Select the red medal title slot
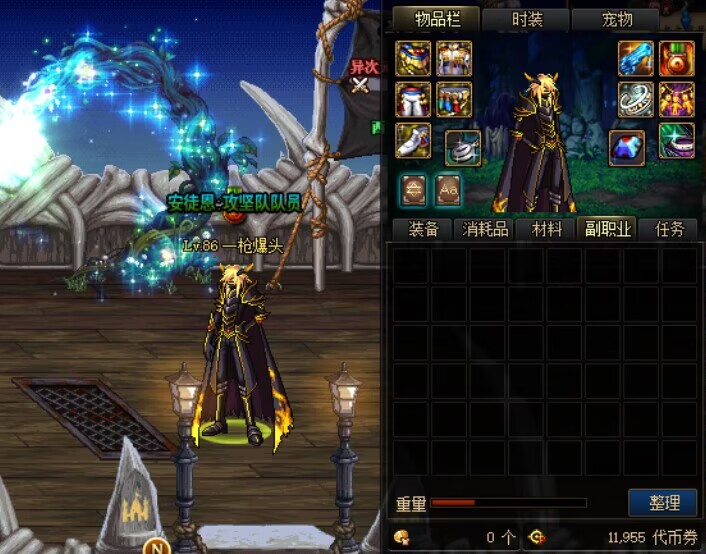 click(676, 59)
